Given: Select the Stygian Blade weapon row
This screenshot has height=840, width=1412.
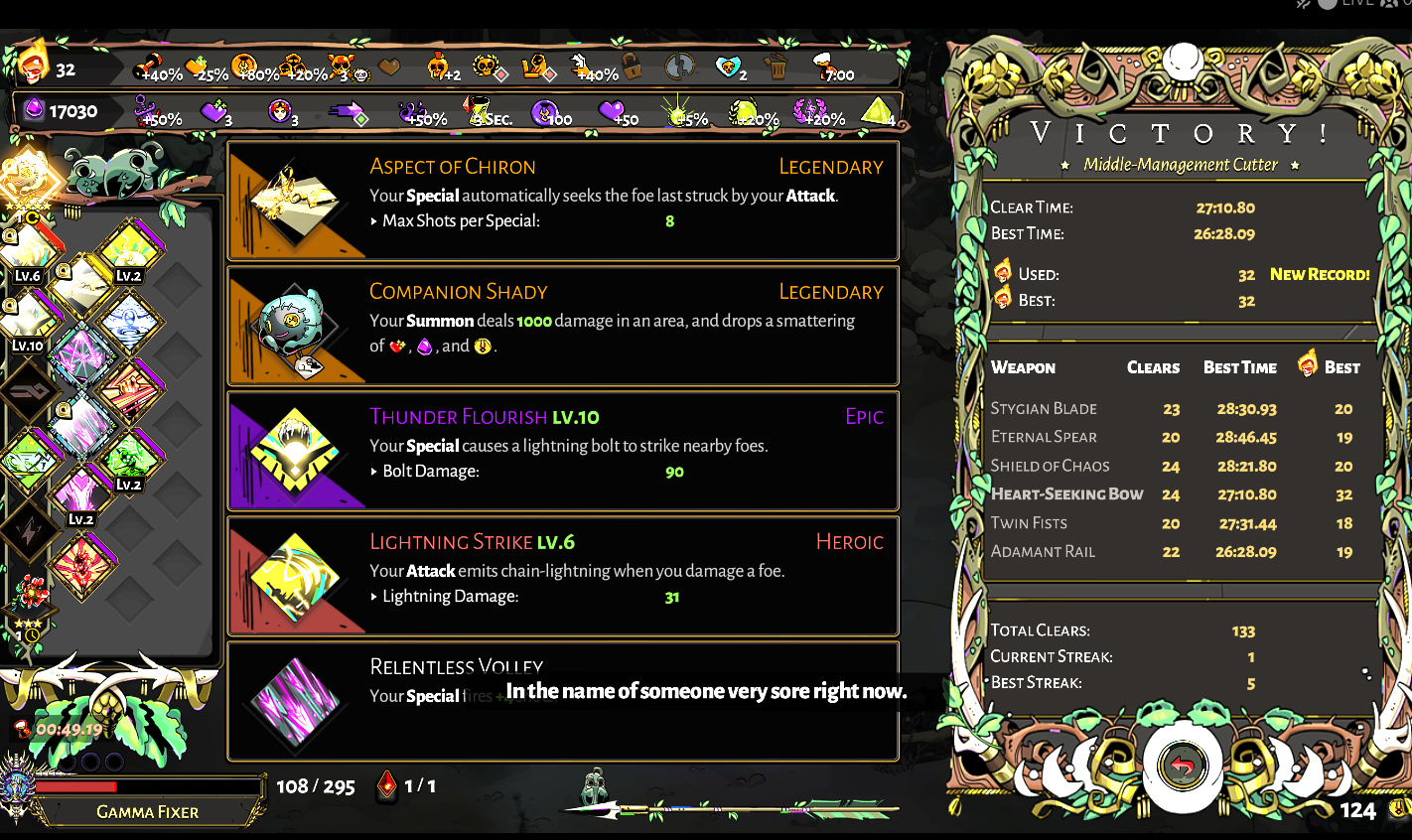Looking at the screenshot, I should (x=1172, y=409).
